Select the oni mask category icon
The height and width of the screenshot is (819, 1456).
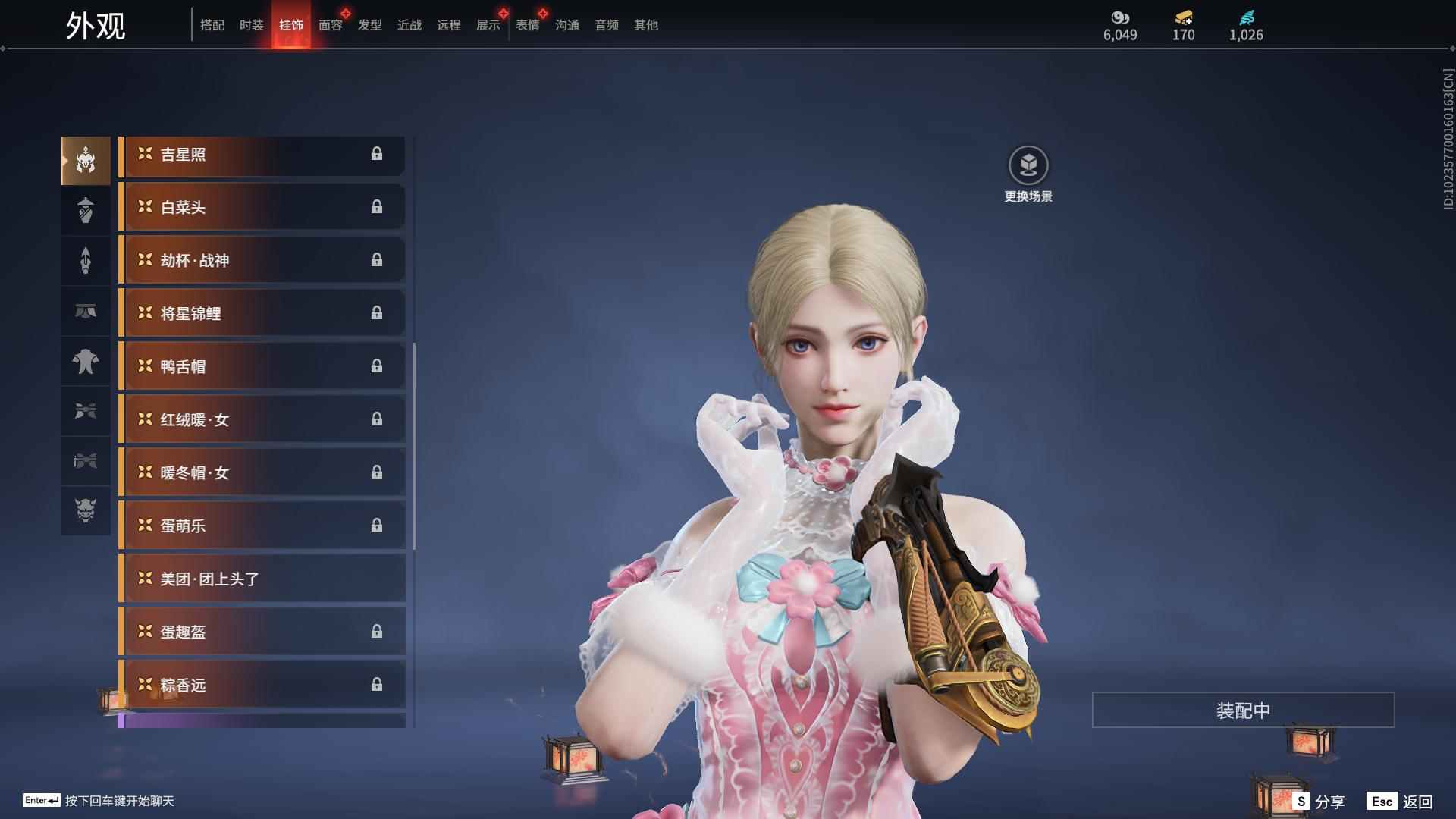tap(86, 511)
